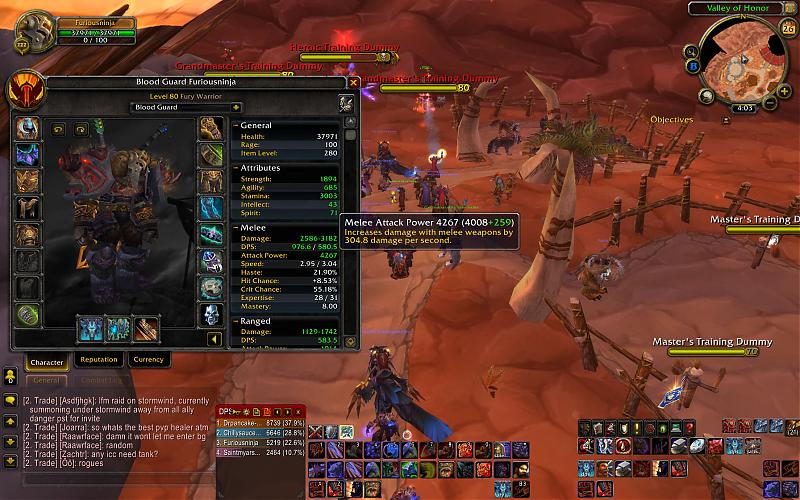The height and width of the screenshot is (500, 800).
Task: Collapse the stats panel with the arrow button
Action: [213, 339]
